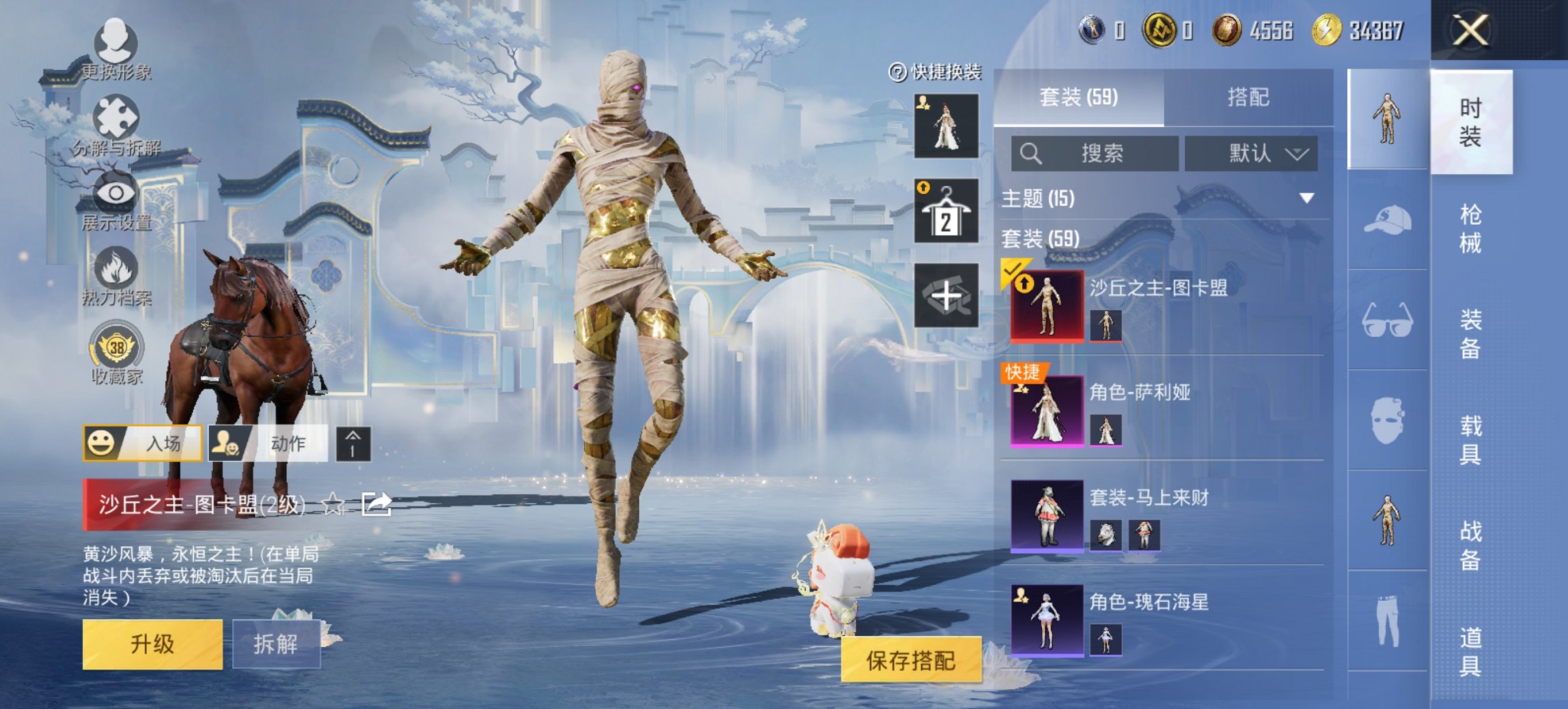Open the 枪械 firearms category
Screen dimensions: 1568x709
[1470, 228]
